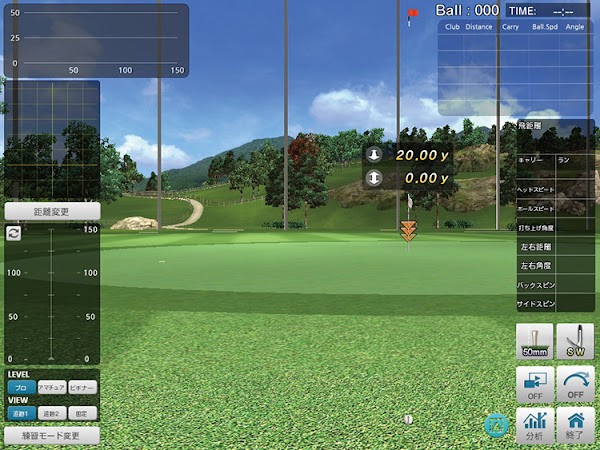Select the 固定 fixed view
This screenshot has height=450, width=600.
point(83,412)
